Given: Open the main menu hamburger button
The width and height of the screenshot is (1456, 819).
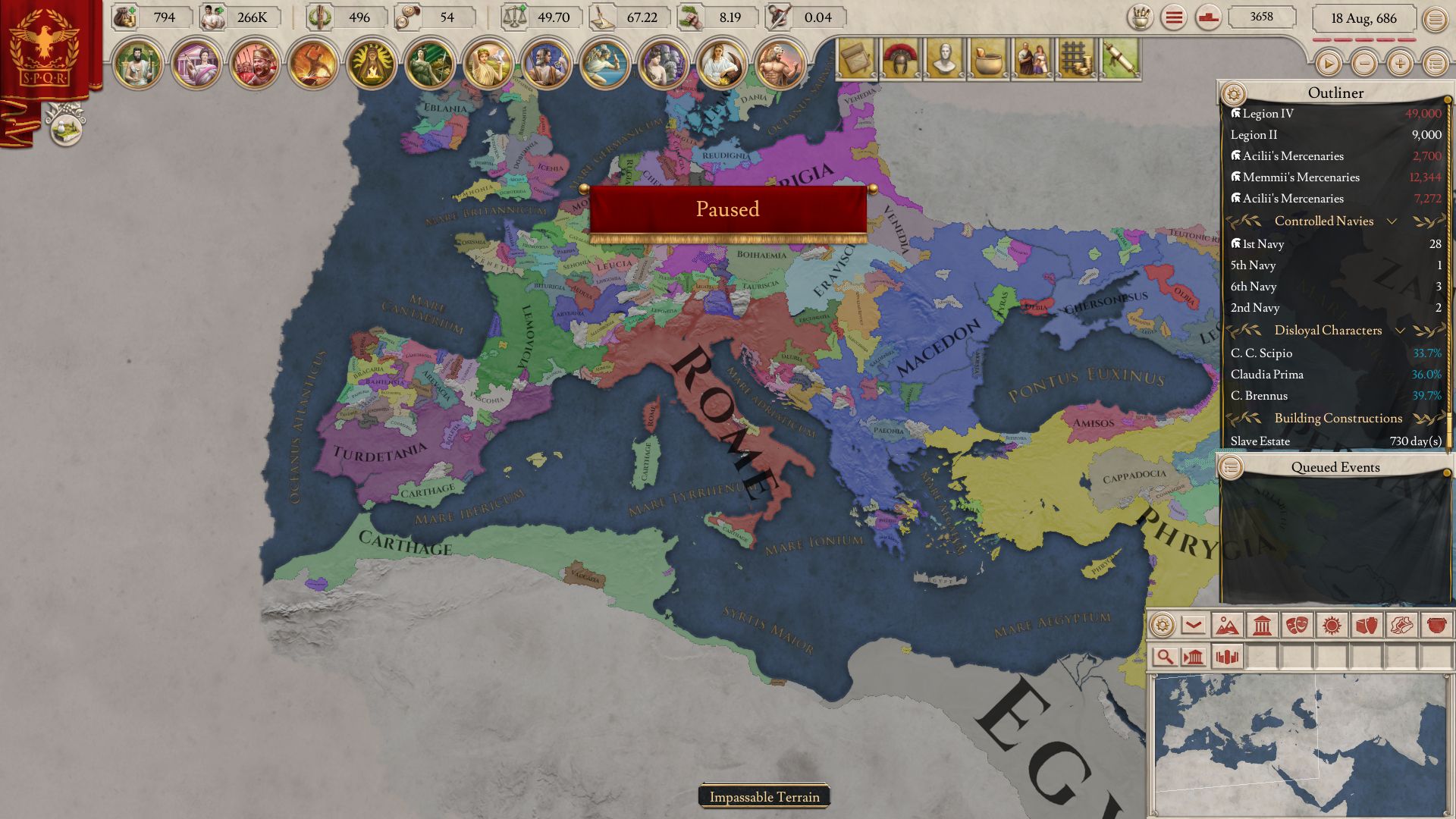Looking at the screenshot, I should 1435,20.
